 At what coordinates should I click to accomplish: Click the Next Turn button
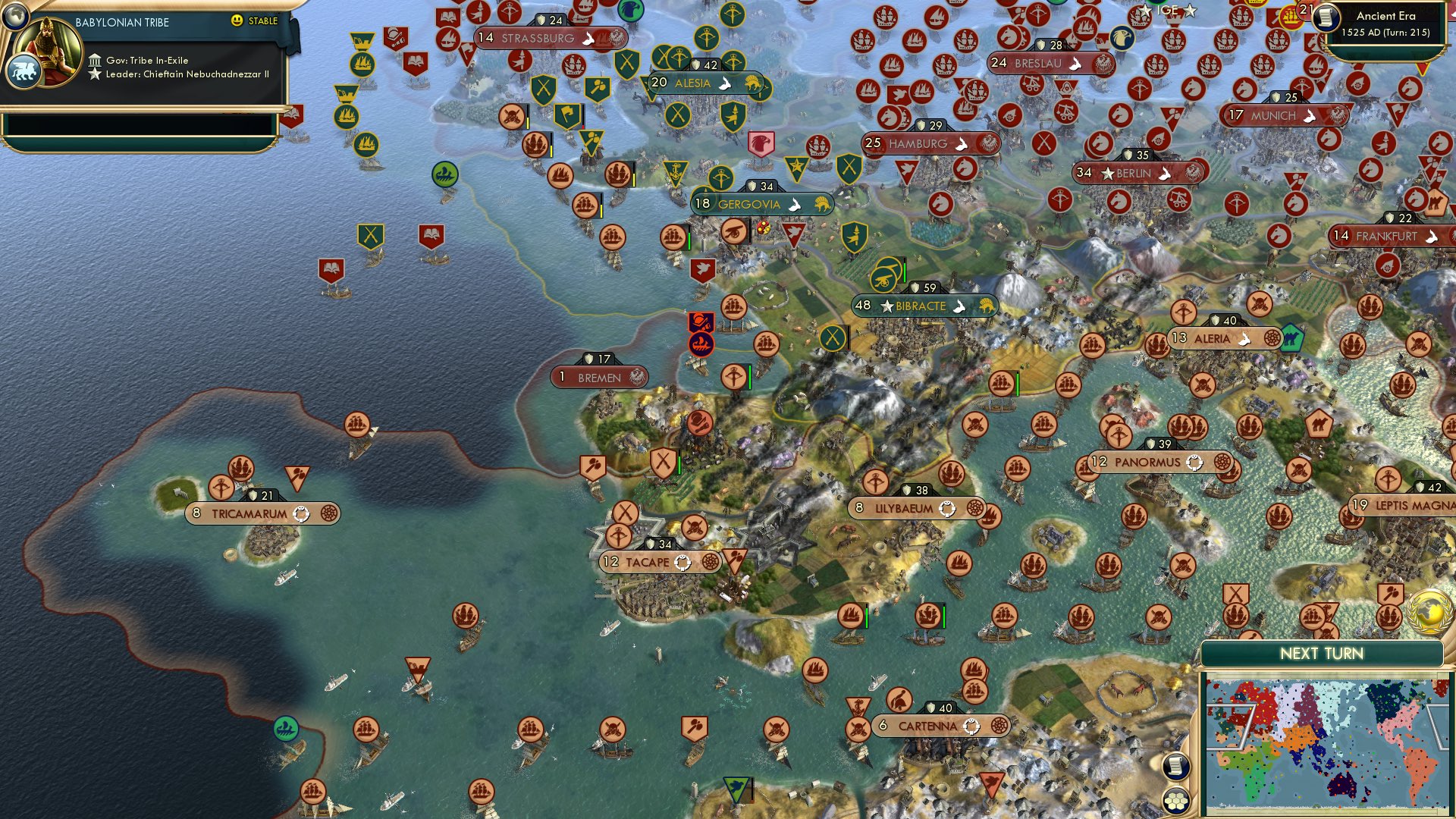(1322, 653)
